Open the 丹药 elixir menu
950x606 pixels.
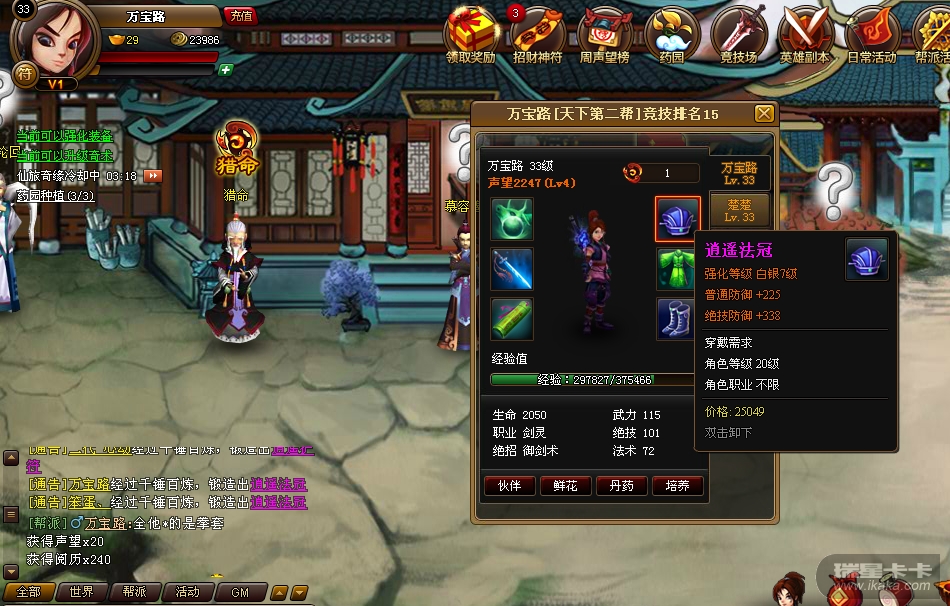tap(621, 486)
